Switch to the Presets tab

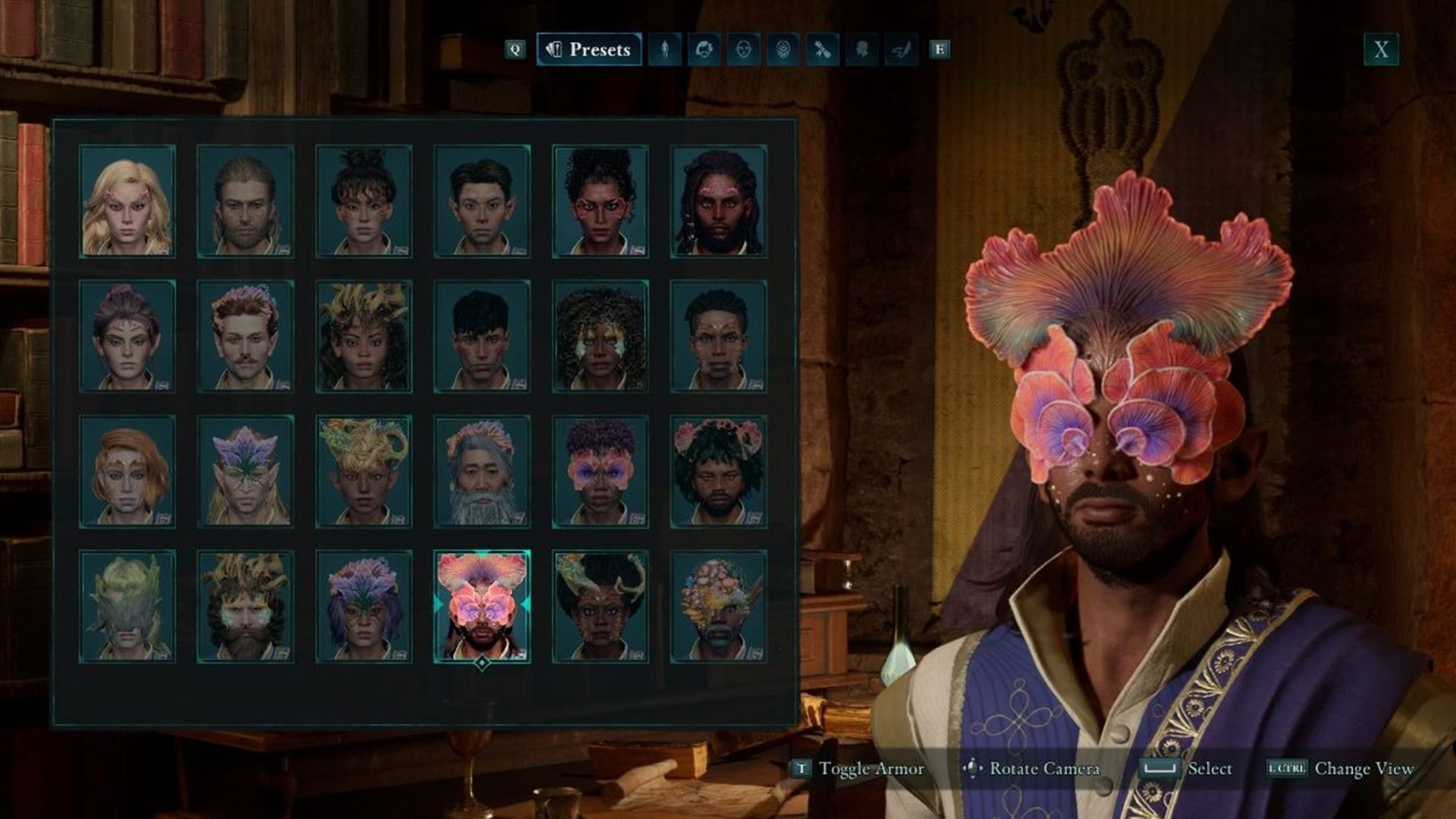click(x=589, y=49)
